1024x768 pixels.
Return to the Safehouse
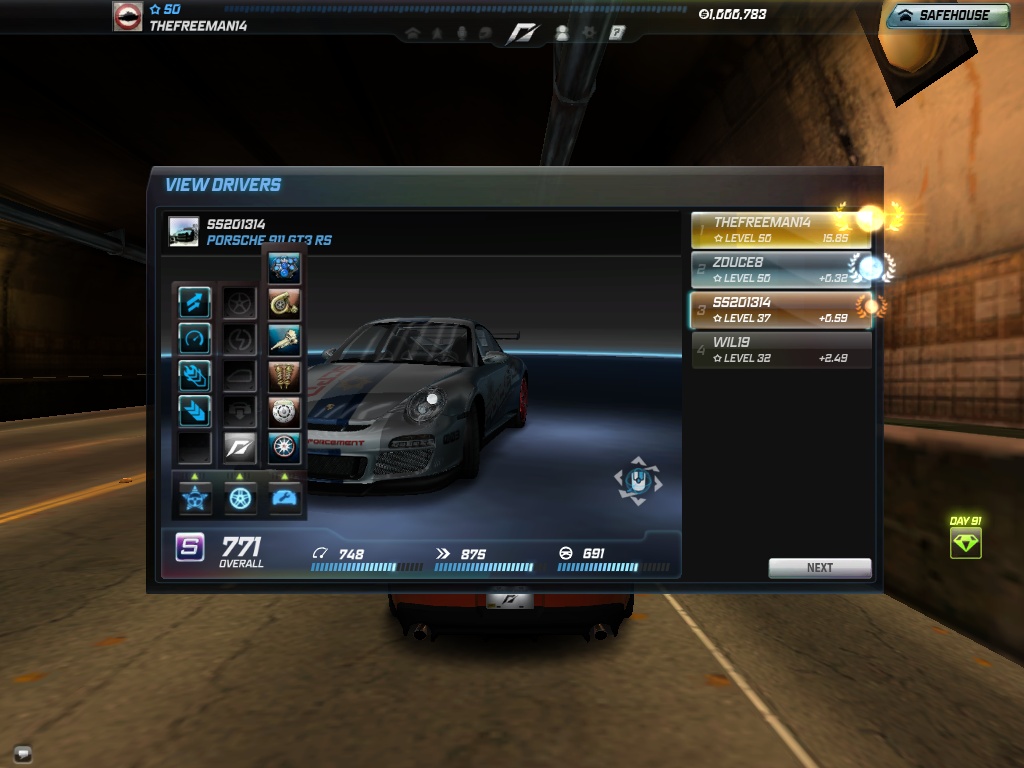coord(946,15)
